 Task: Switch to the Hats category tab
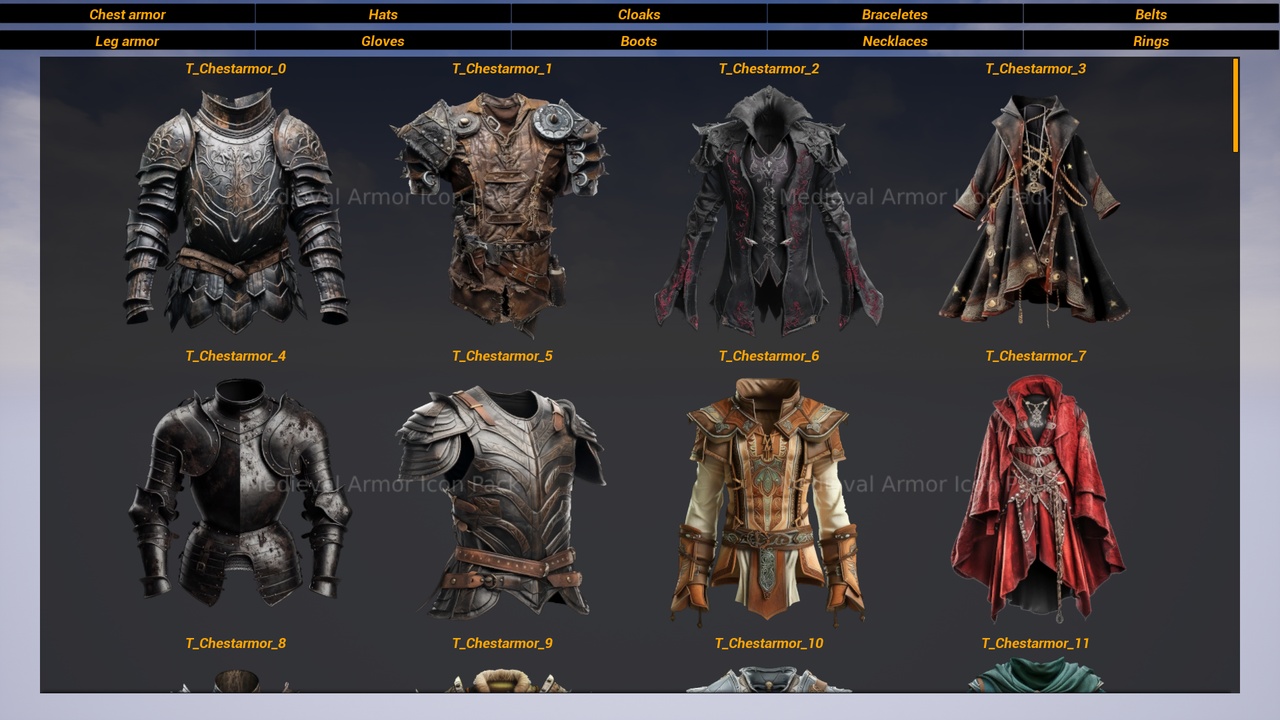click(383, 14)
